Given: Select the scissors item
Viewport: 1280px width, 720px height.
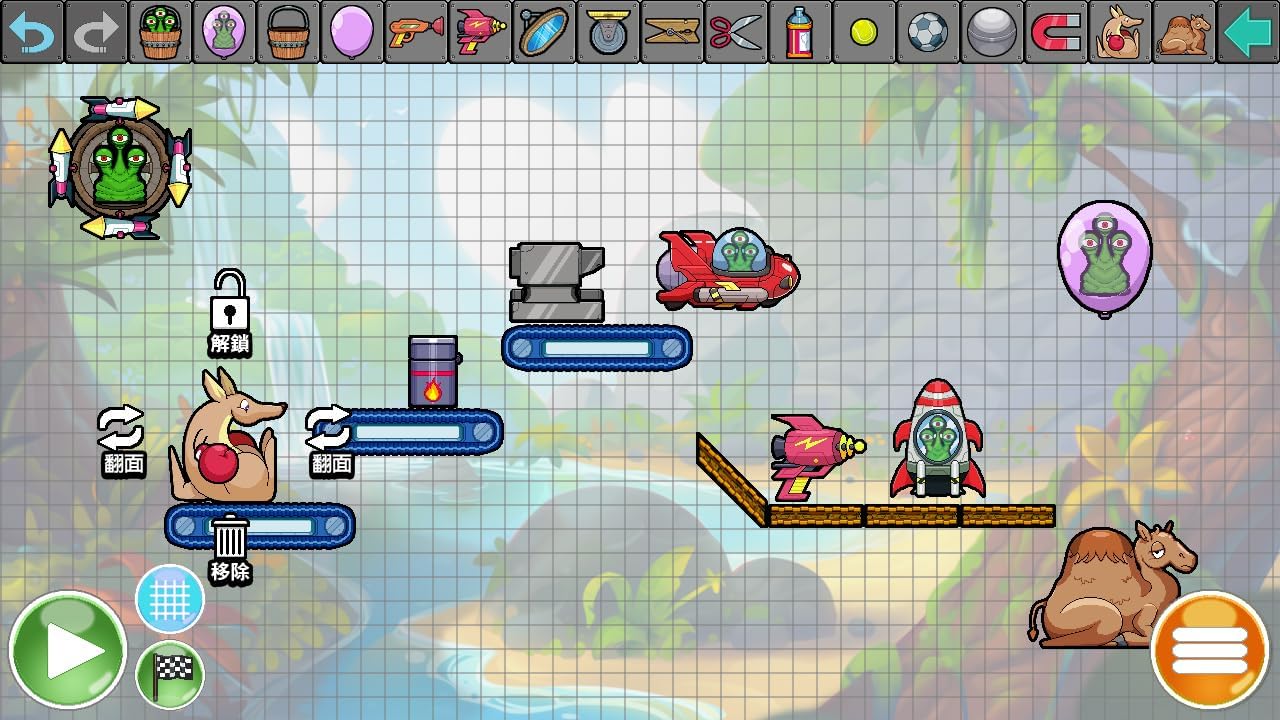Looking at the screenshot, I should click(x=735, y=30).
